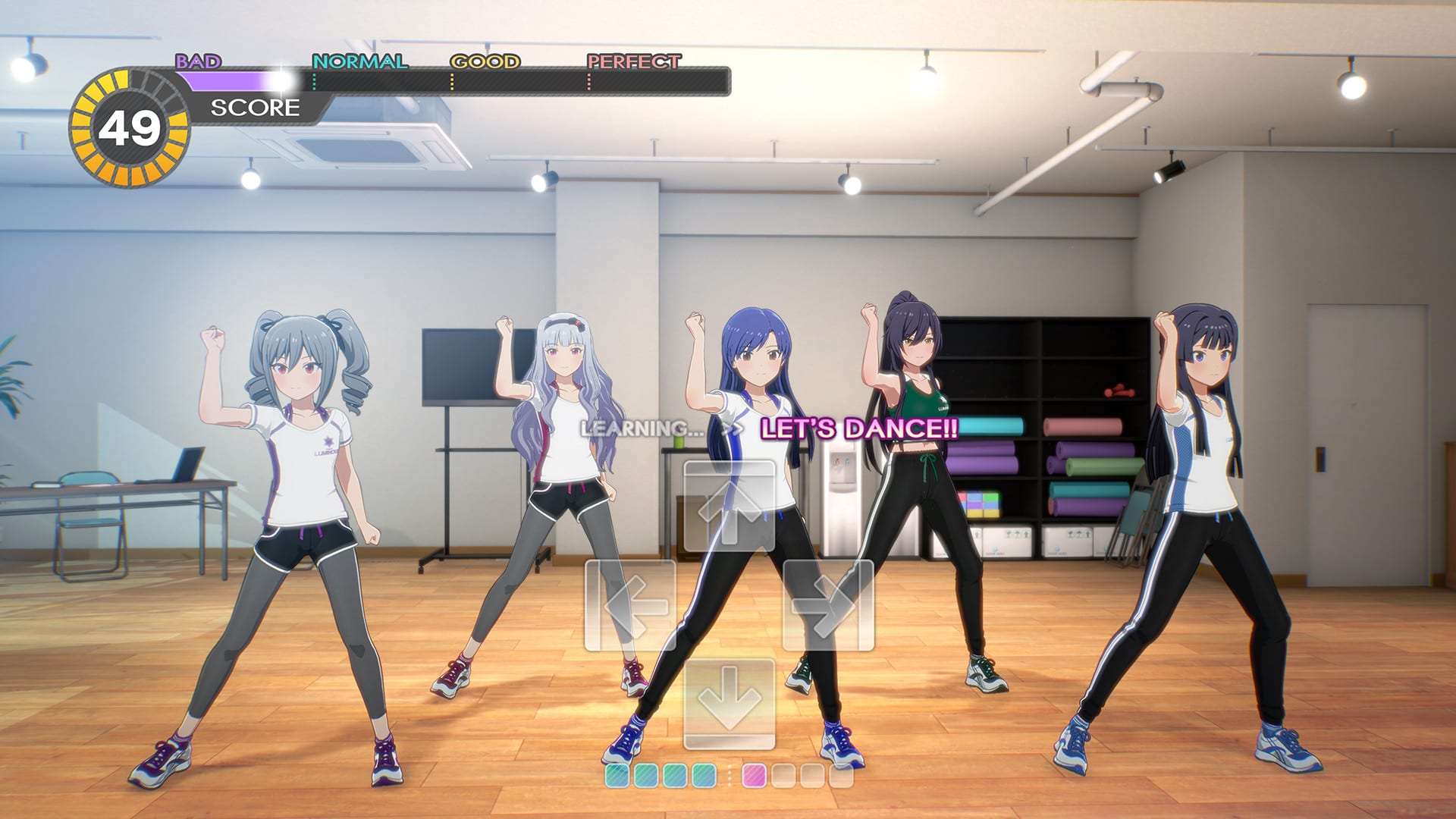Click the yellow tick marker under GOOD
Image resolution: width=1456 pixels, height=819 pixels.
452,82
